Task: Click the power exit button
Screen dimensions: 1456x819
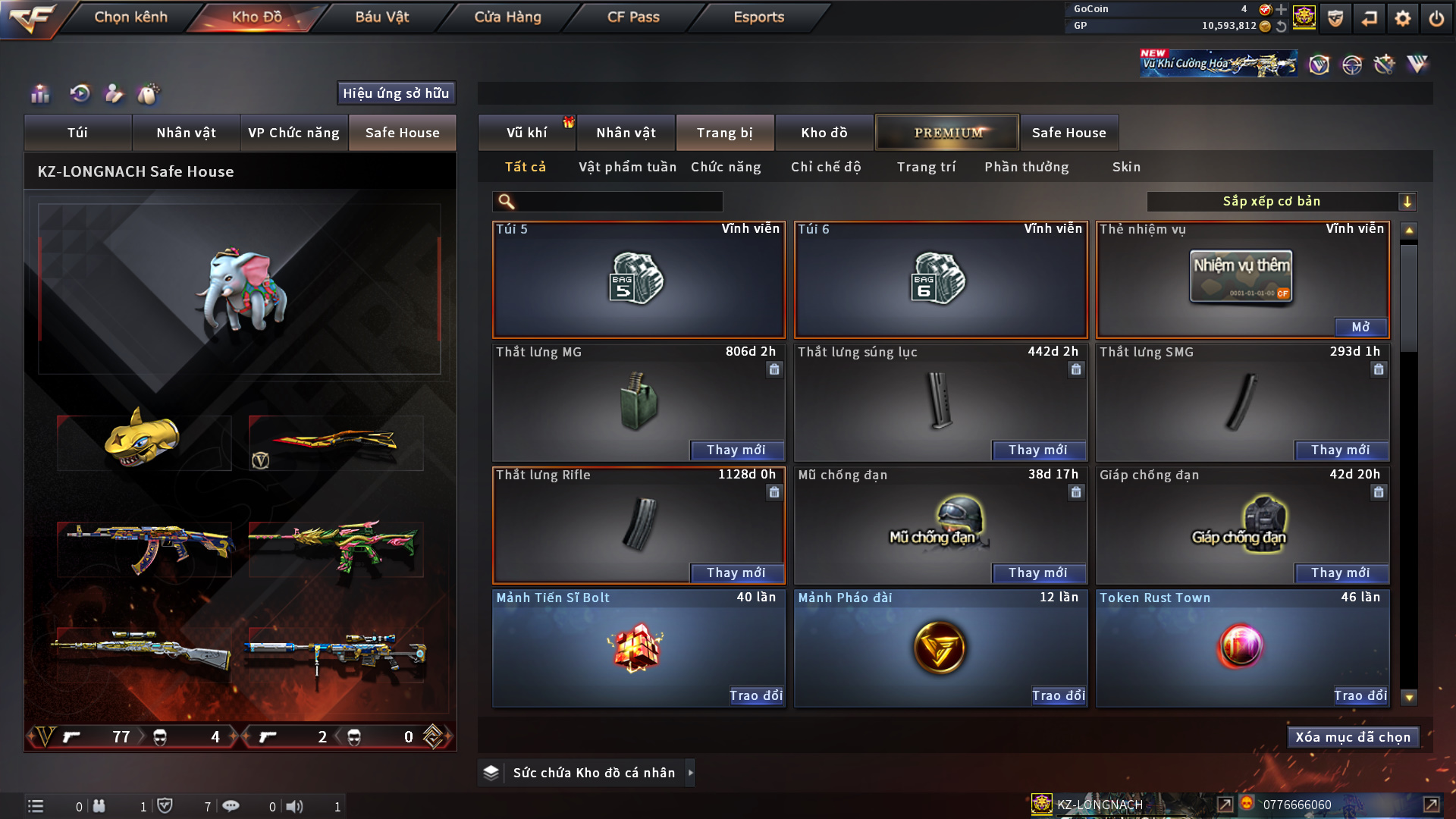Action: point(1436,18)
